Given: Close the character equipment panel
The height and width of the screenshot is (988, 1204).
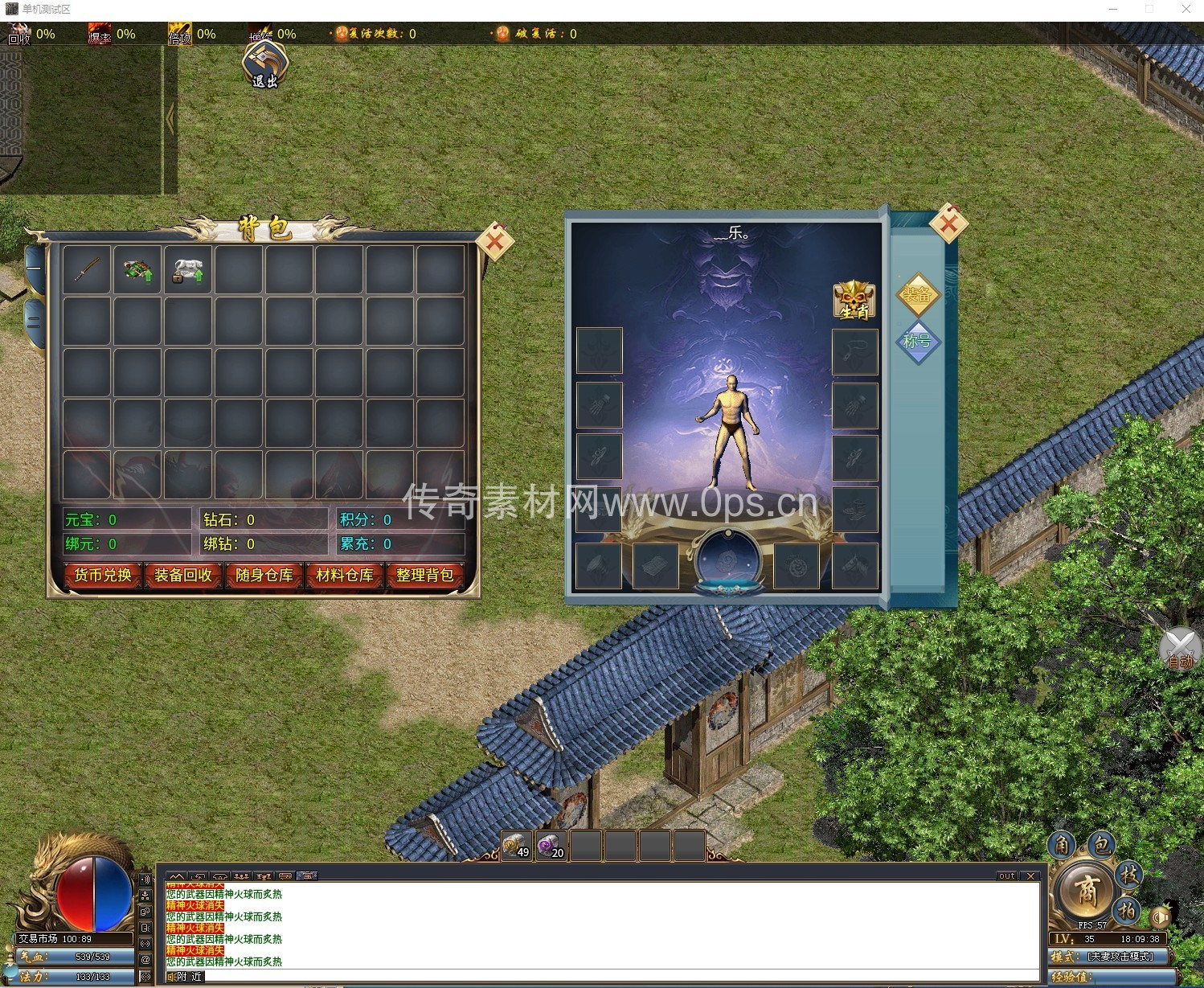Looking at the screenshot, I should pos(948,223).
